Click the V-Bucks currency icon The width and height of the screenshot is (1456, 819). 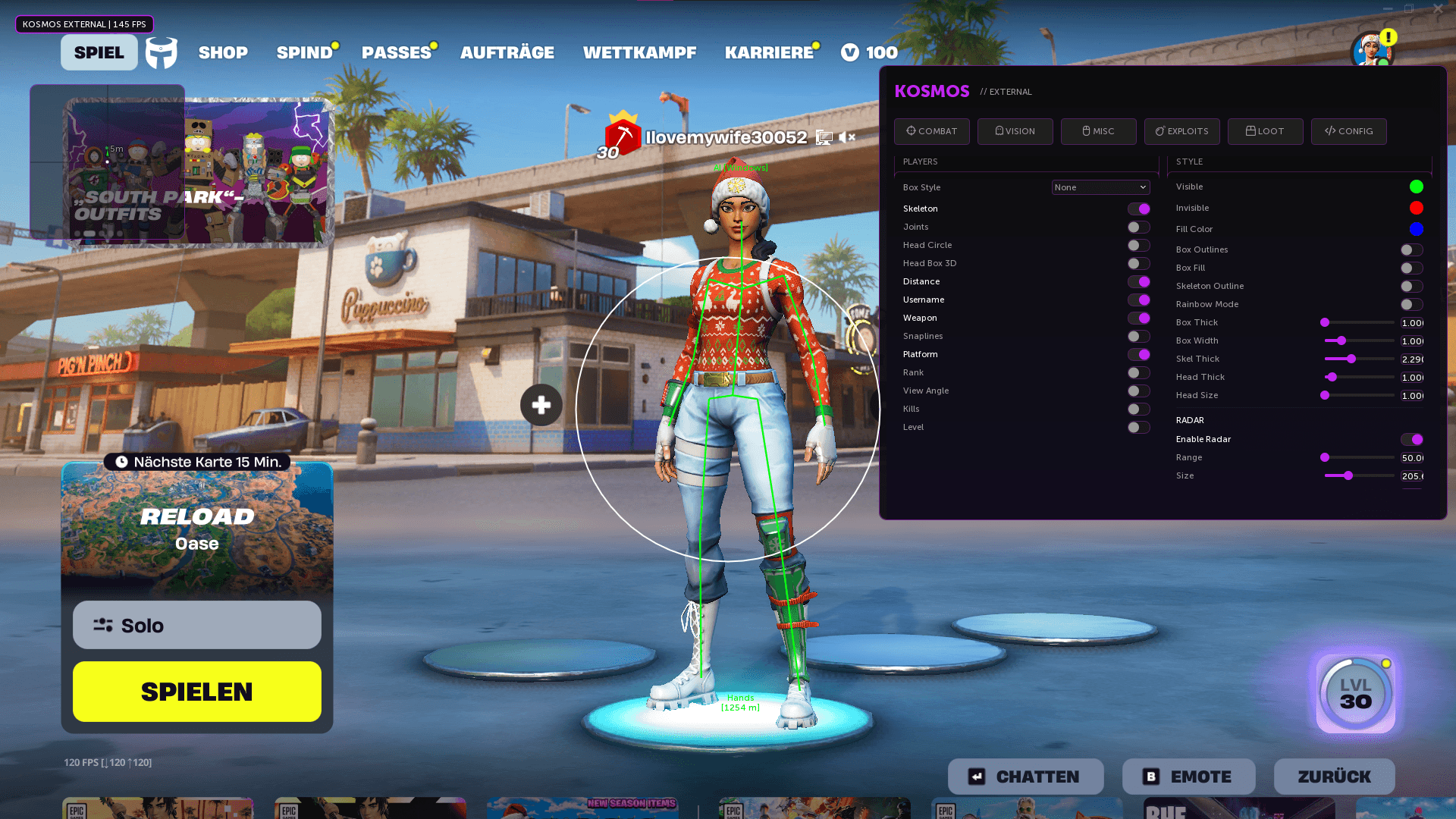coord(849,52)
